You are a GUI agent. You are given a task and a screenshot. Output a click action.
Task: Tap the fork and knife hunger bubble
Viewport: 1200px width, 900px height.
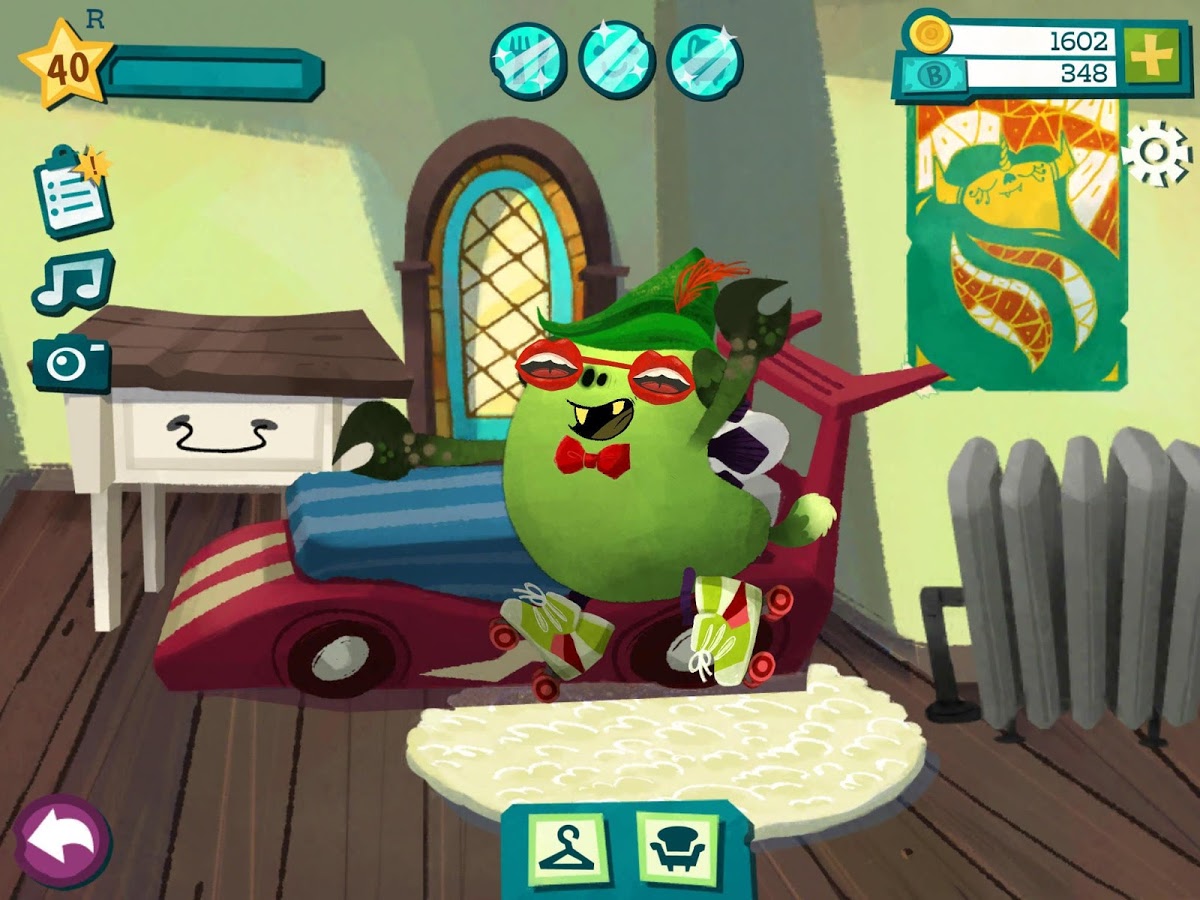(x=528, y=60)
